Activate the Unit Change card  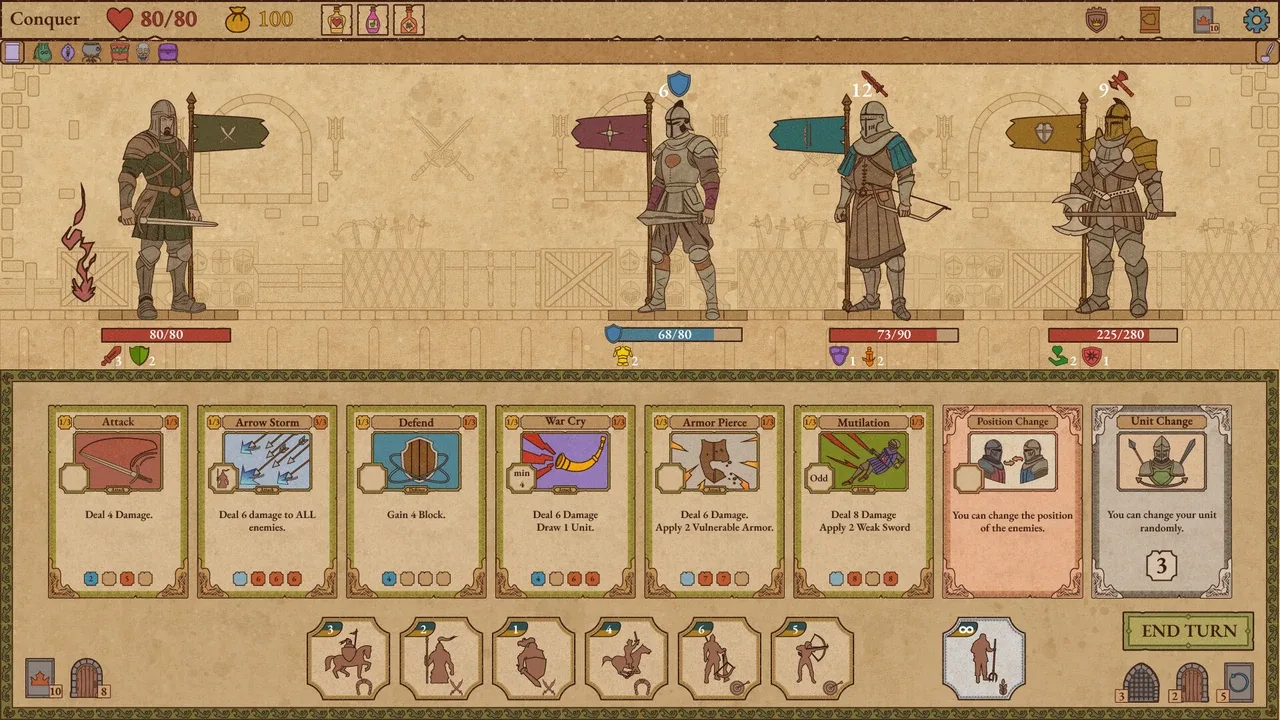tap(1161, 501)
